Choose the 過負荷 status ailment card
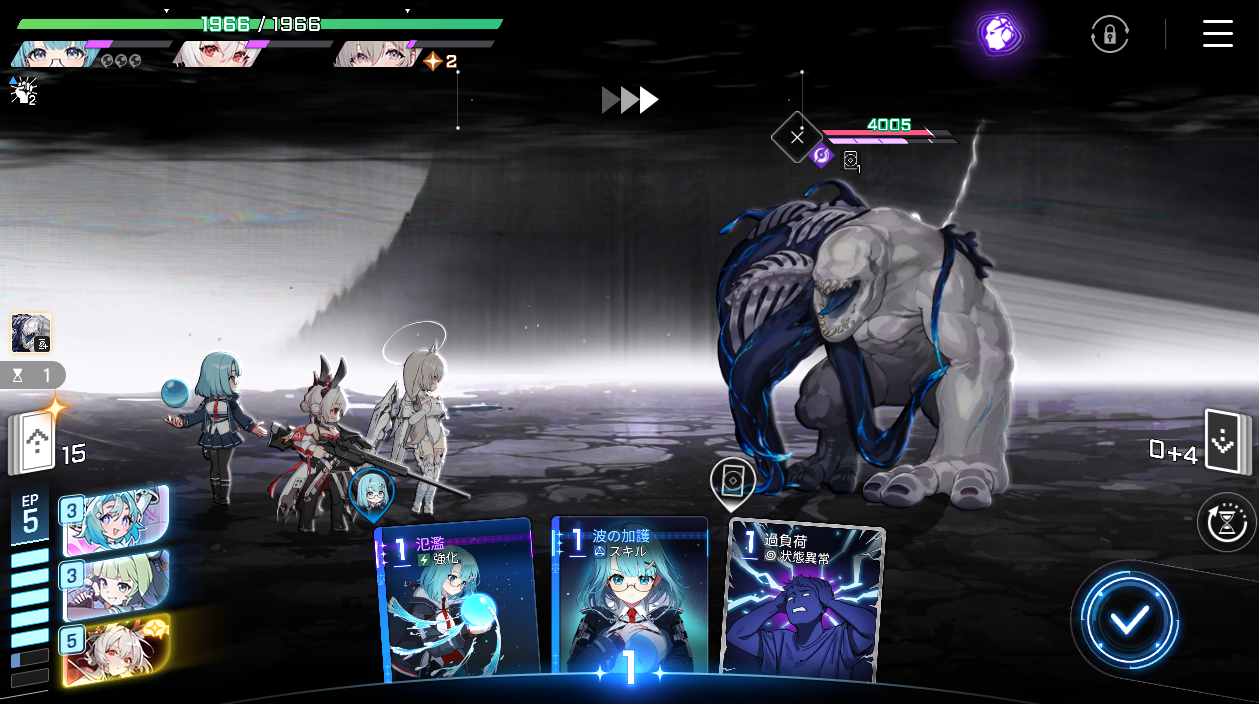The width and height of the screenshot is (1259, 704). (x=805, y=600)
